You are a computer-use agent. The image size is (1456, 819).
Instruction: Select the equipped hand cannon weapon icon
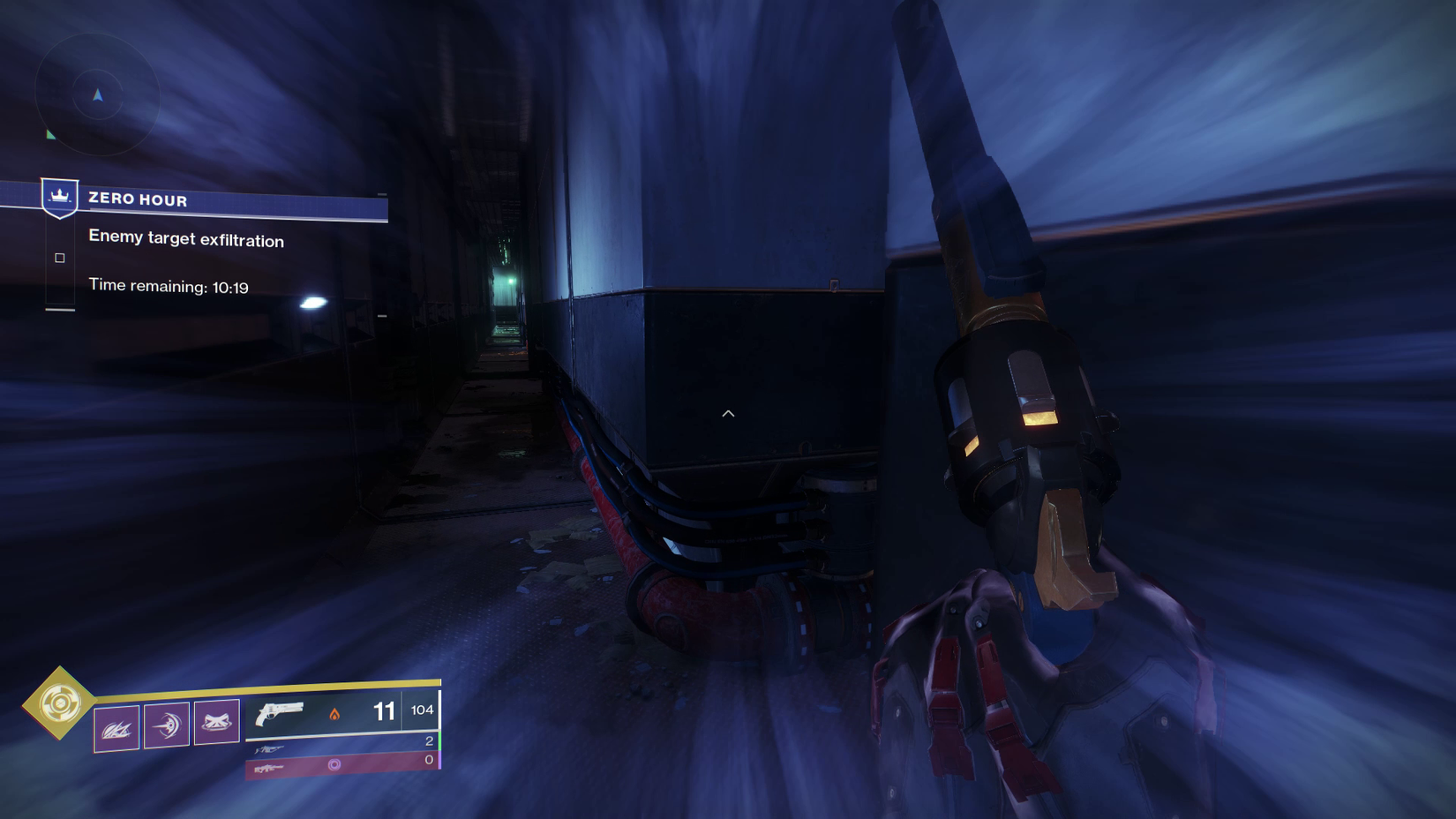click(x=280, y=713)
